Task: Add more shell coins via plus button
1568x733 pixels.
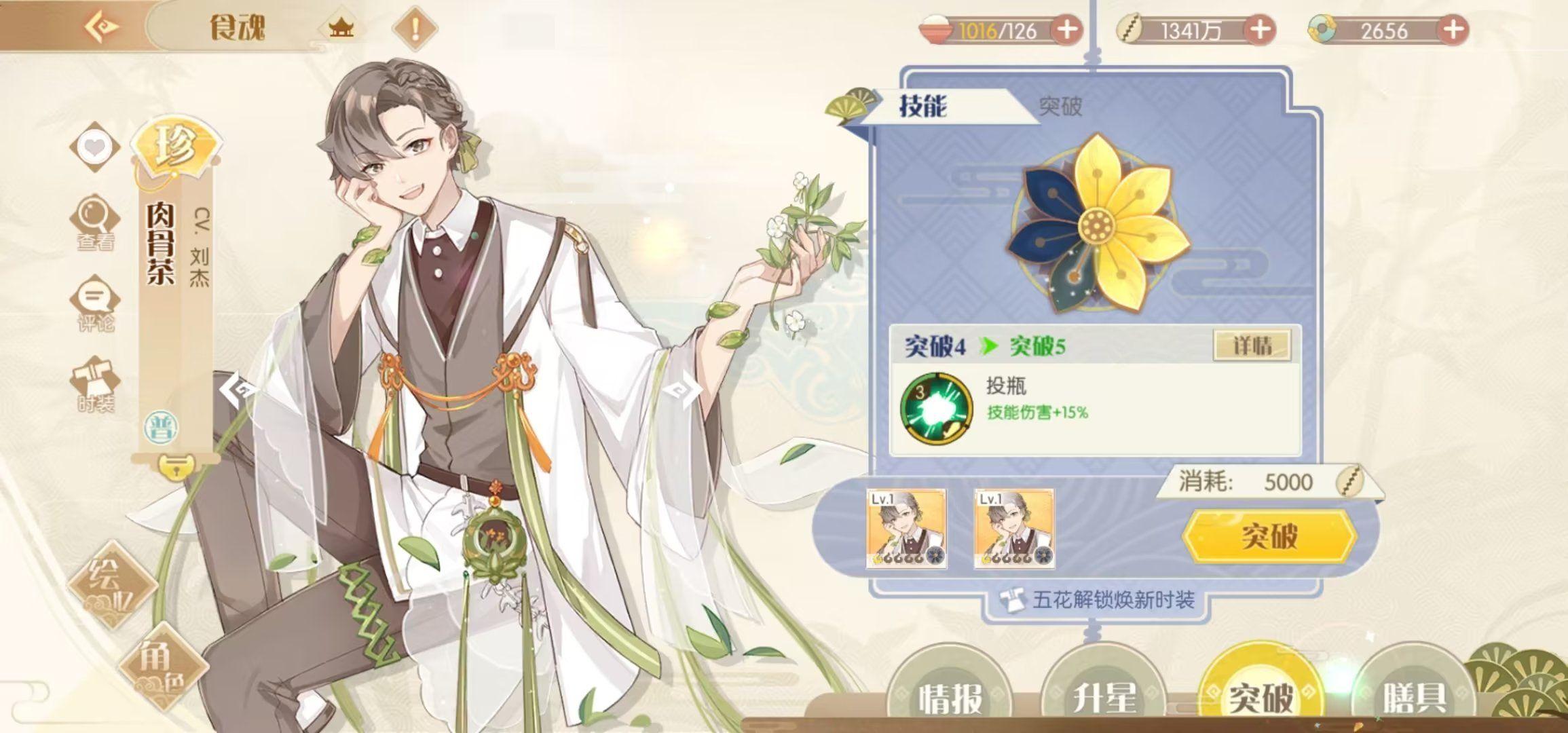Action: coord(1260,30)
